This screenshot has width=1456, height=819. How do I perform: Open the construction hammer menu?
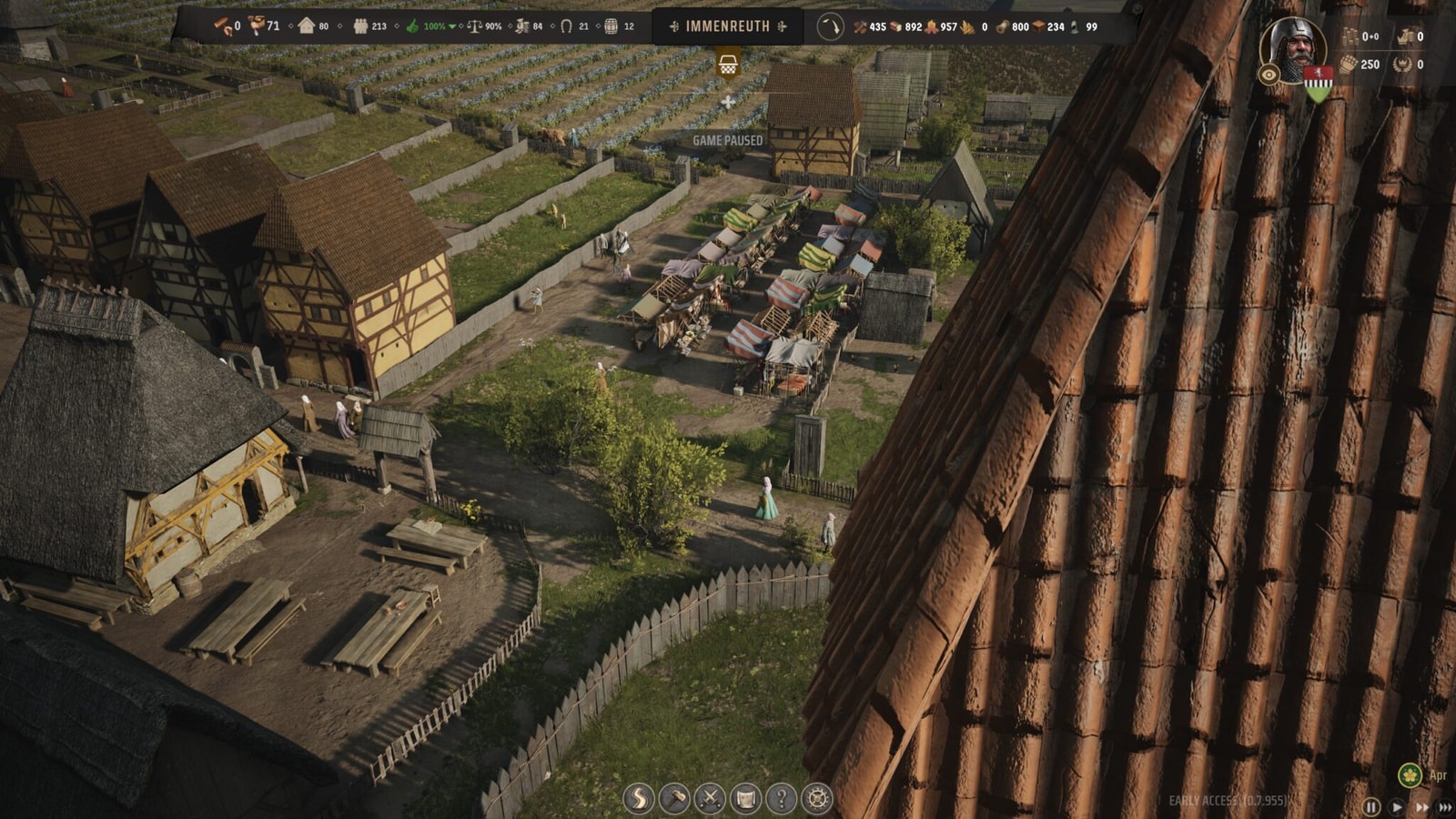[x=674, y=799]
